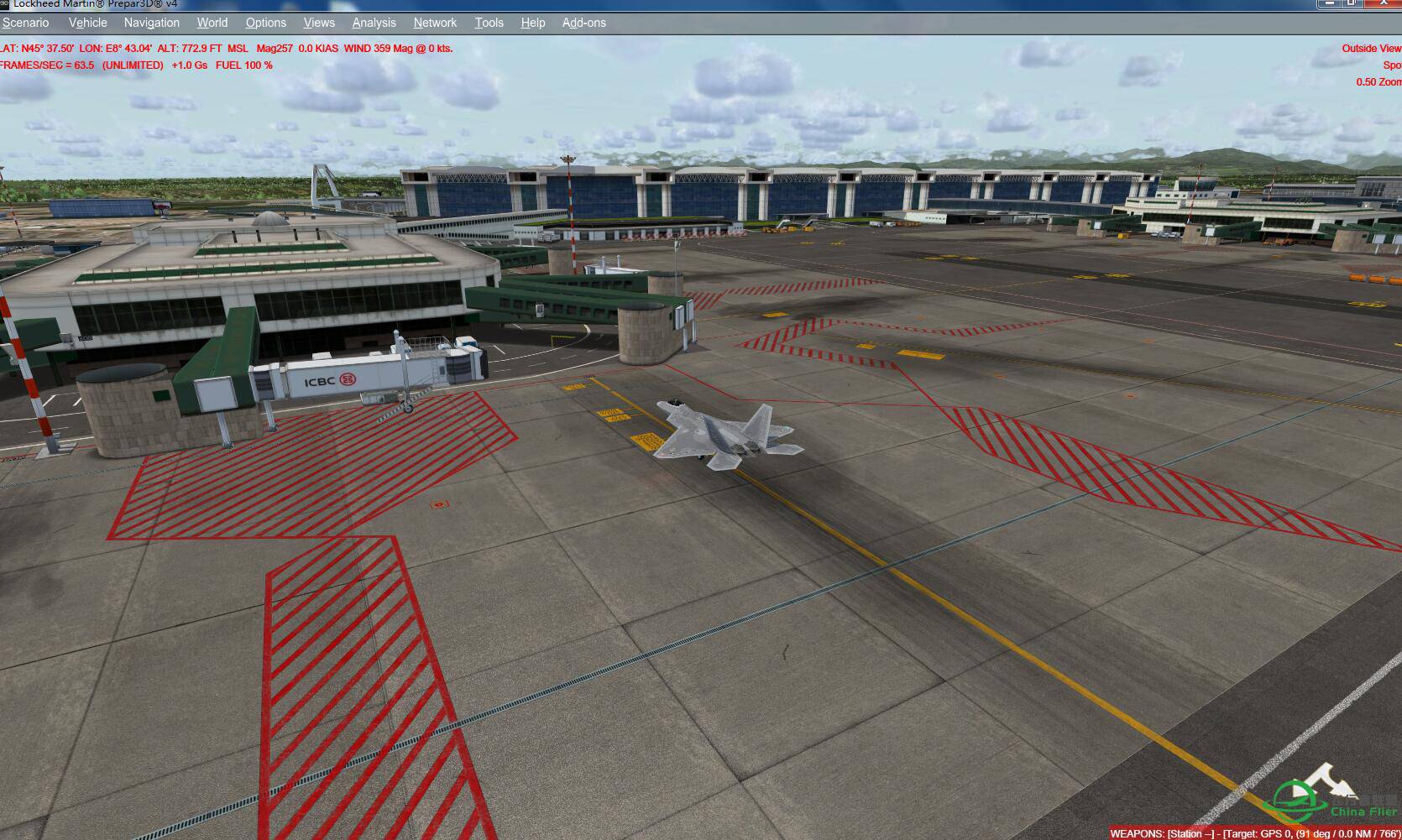Click the FRAMES/SEC readout text

(46, 65)
